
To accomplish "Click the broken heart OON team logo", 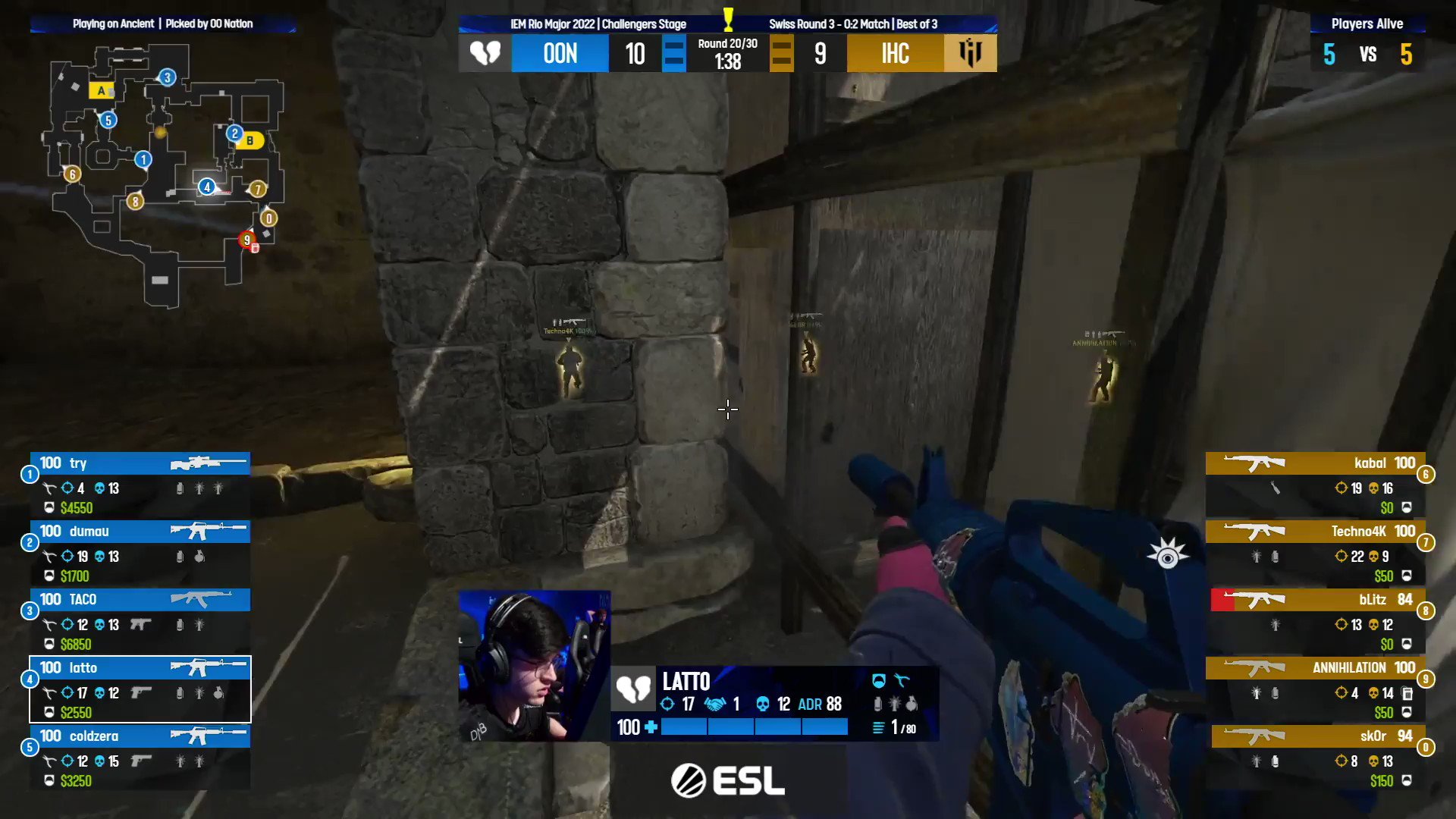I will tap(485, 53).
